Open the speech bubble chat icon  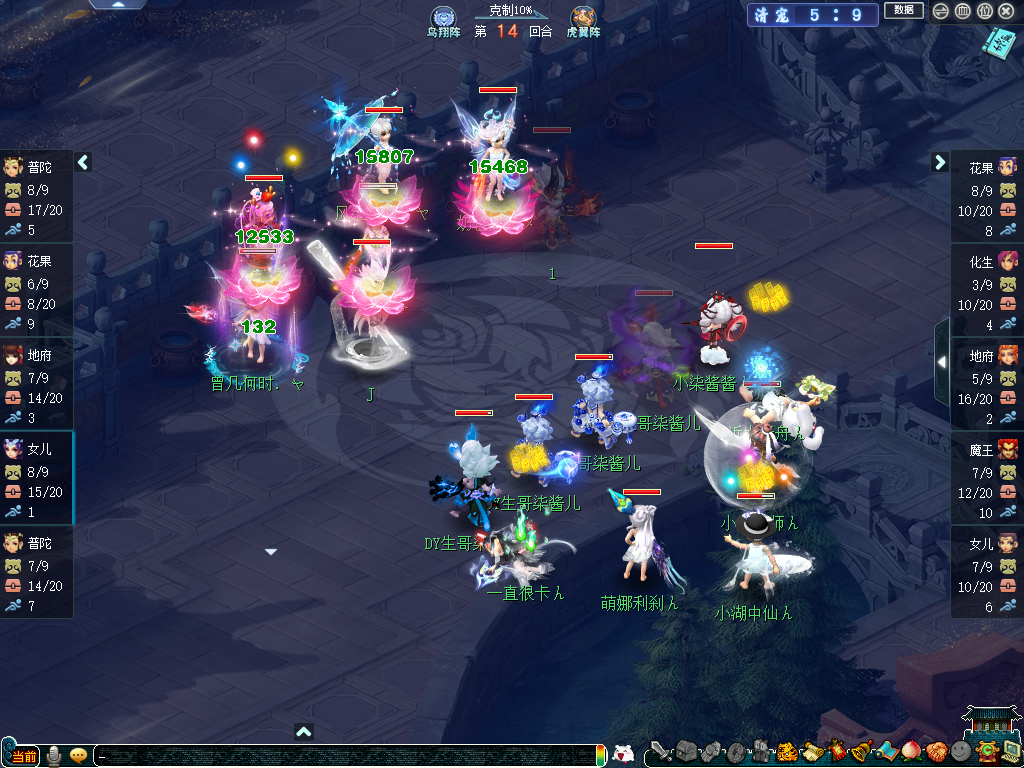(78, 755)
